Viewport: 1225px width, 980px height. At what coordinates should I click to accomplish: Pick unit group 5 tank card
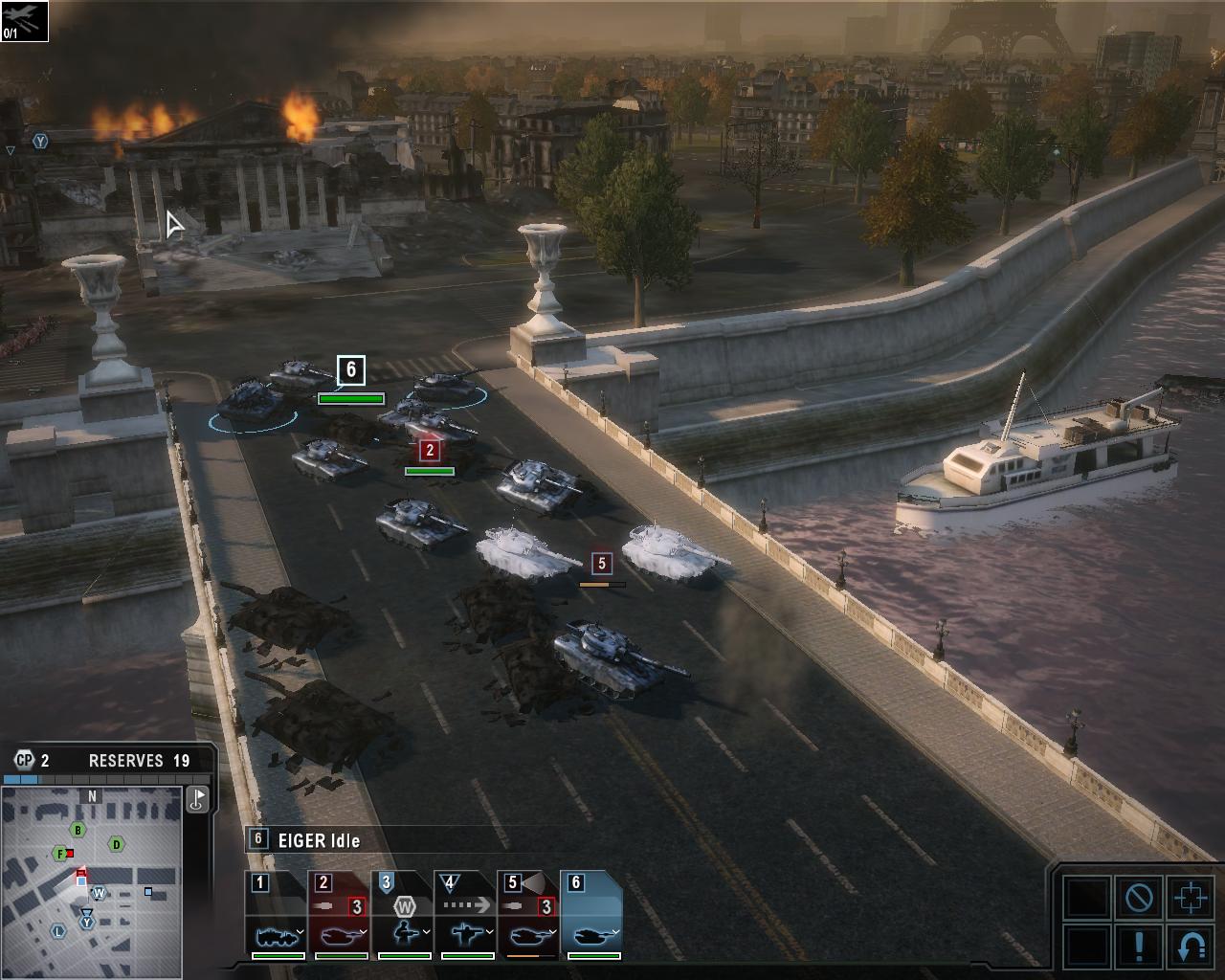tap(530, 914)
